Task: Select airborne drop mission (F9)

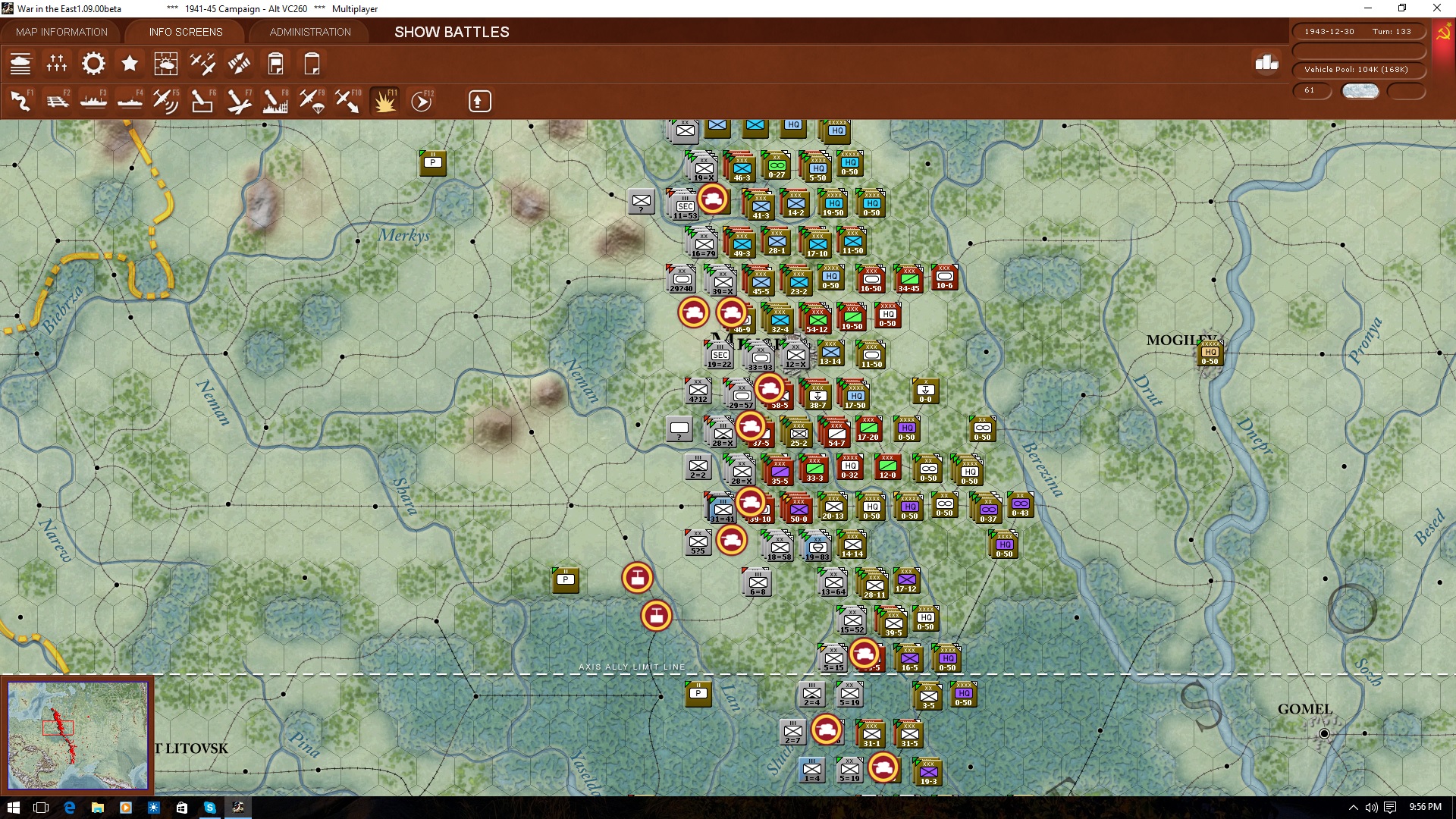Action: (312, 100)
